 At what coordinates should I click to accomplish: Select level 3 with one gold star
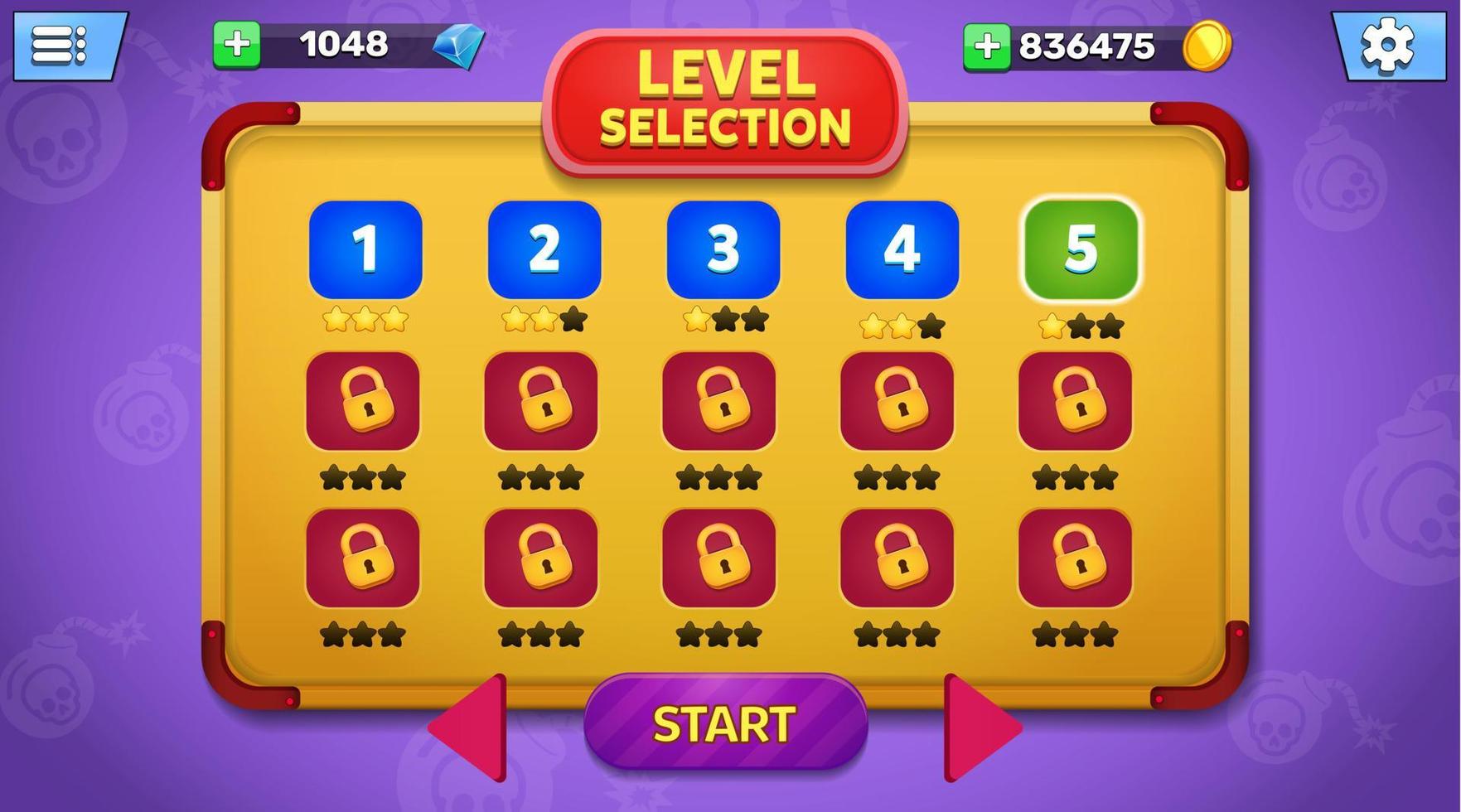723,249
